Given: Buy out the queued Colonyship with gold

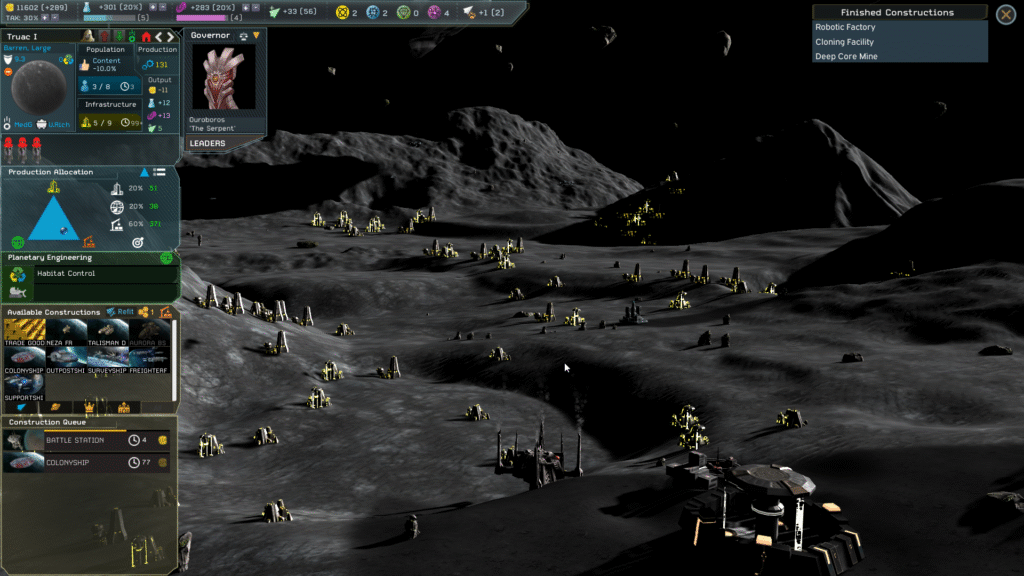Looking at the screenshot, I should (x=163, y=463).
